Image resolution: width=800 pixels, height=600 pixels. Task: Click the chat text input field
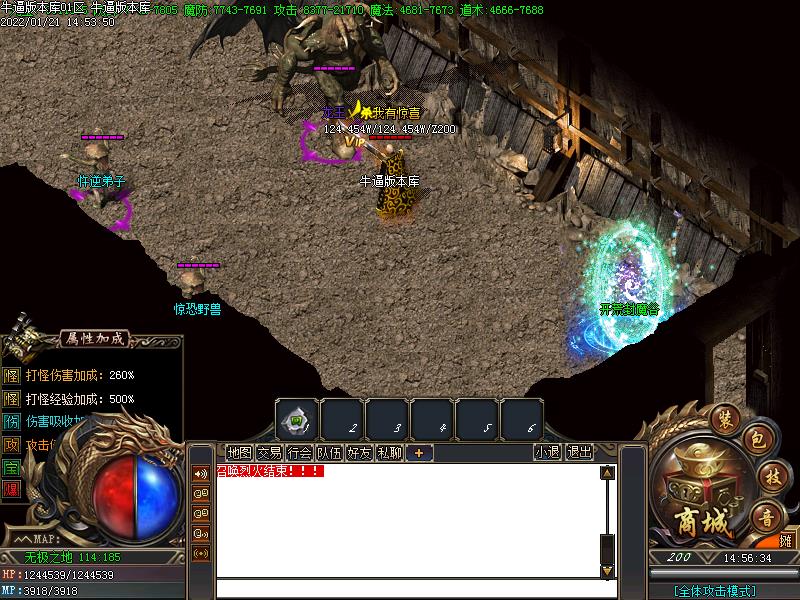[410, 588]
